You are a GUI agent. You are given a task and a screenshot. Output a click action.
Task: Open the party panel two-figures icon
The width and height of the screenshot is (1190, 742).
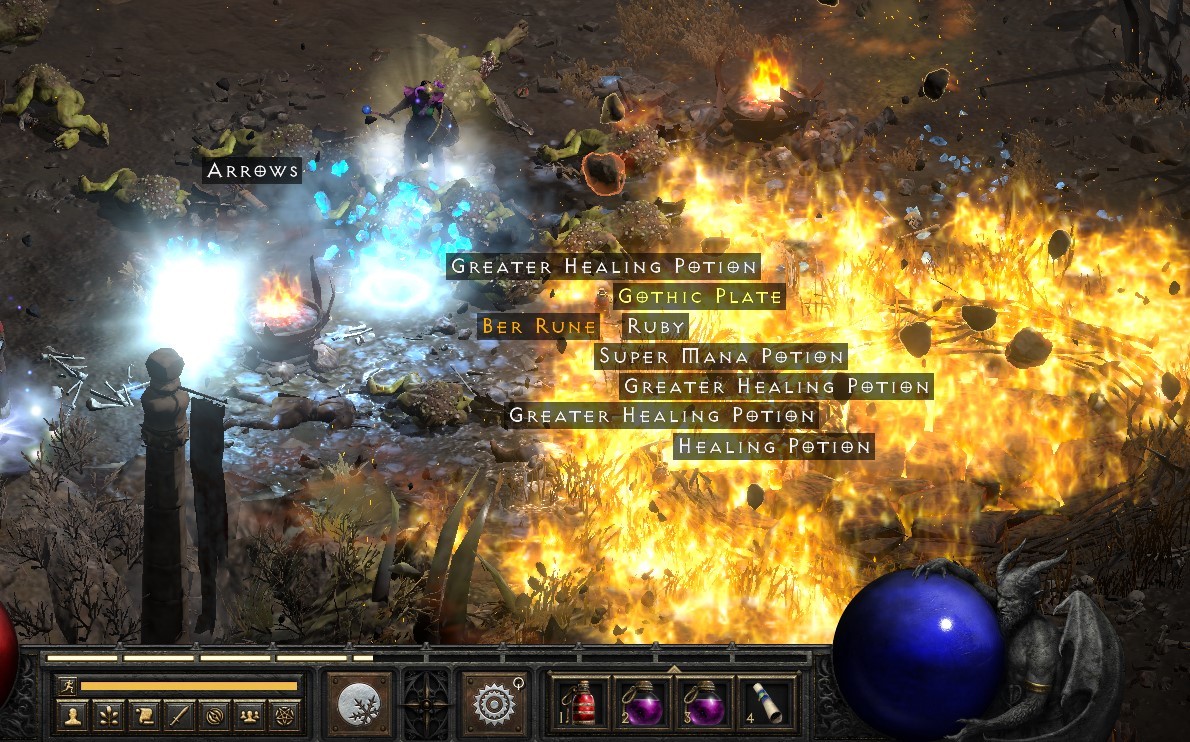249,715
